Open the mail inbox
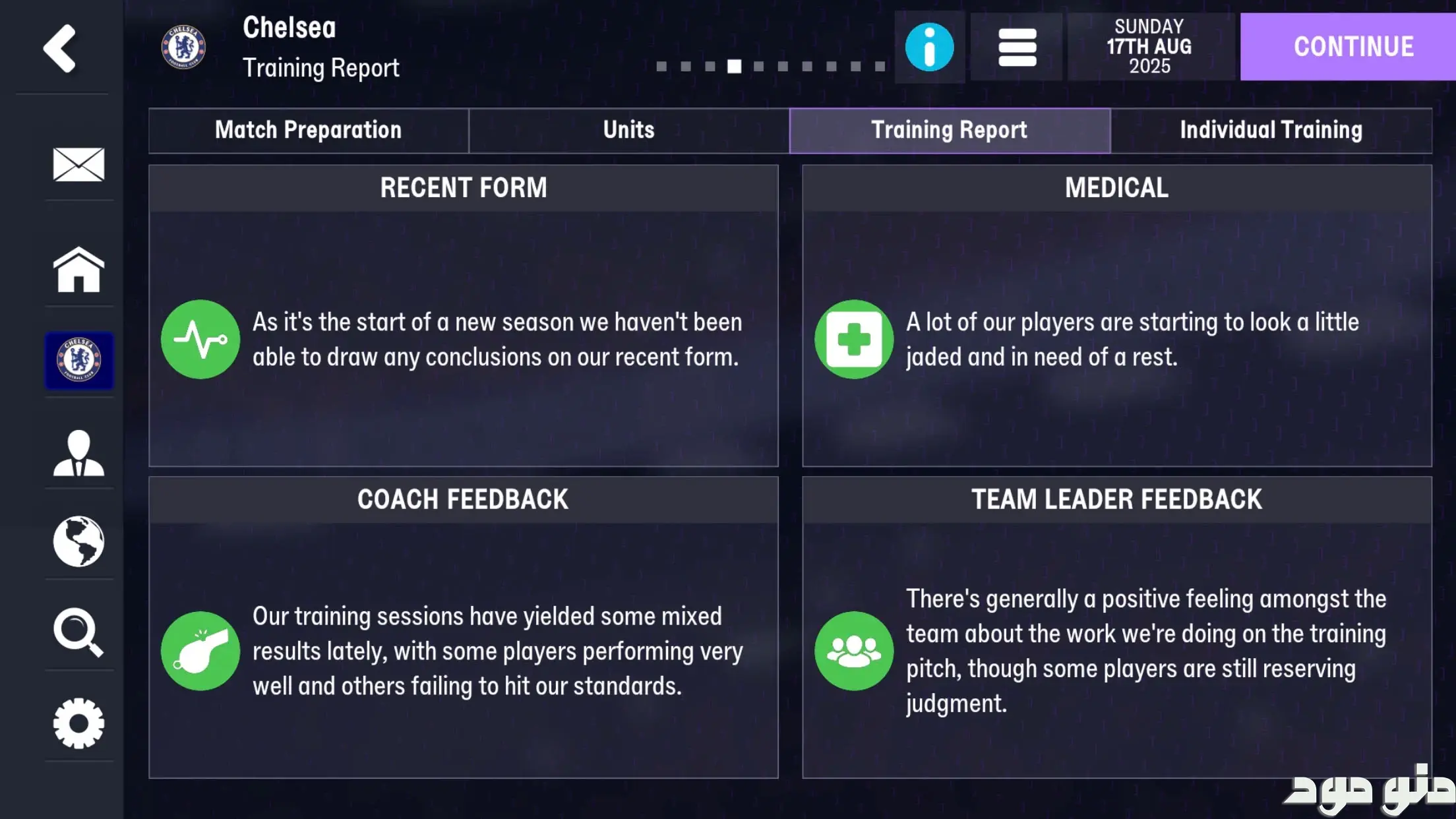This screenshot has height=819, width=1456. 78,164
